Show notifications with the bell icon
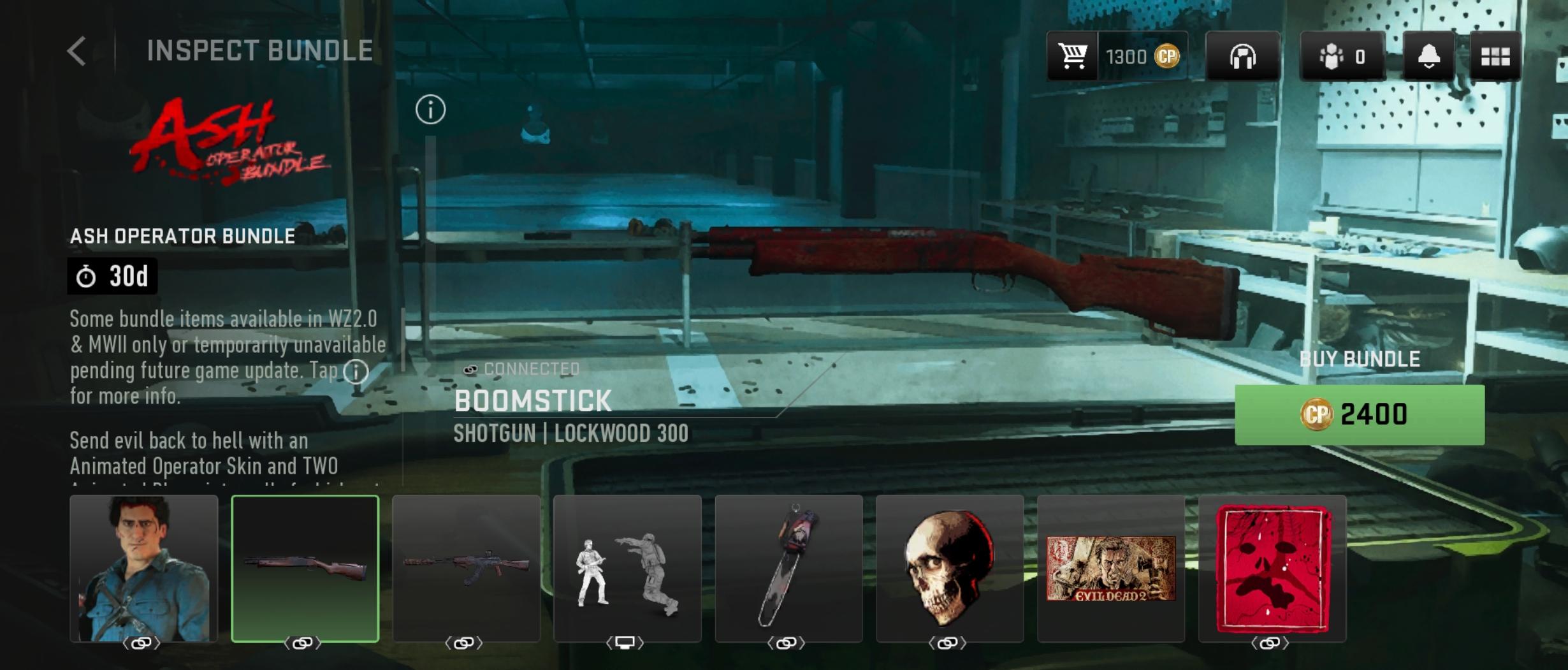Image resolution: width=1568 pixels, height=670 pixels. pyautogui.click(x=1428, y=57)
